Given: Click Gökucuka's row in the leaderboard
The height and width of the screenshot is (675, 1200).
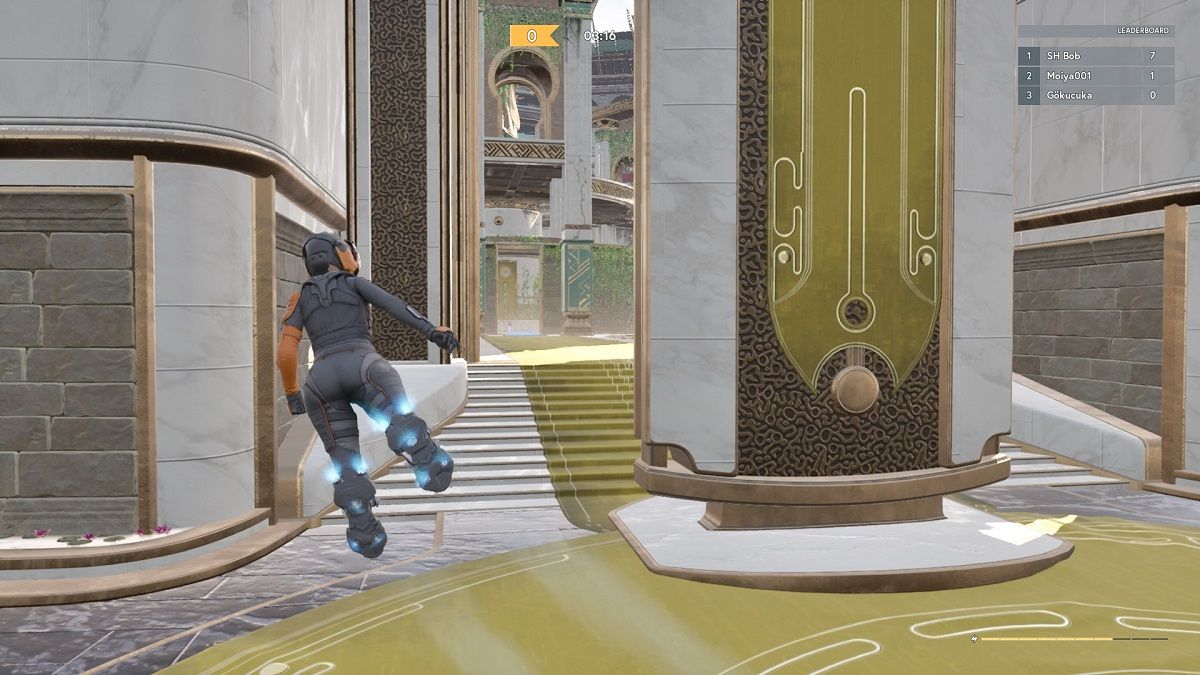Looking at the screenshot, I should pos(1096,95).
